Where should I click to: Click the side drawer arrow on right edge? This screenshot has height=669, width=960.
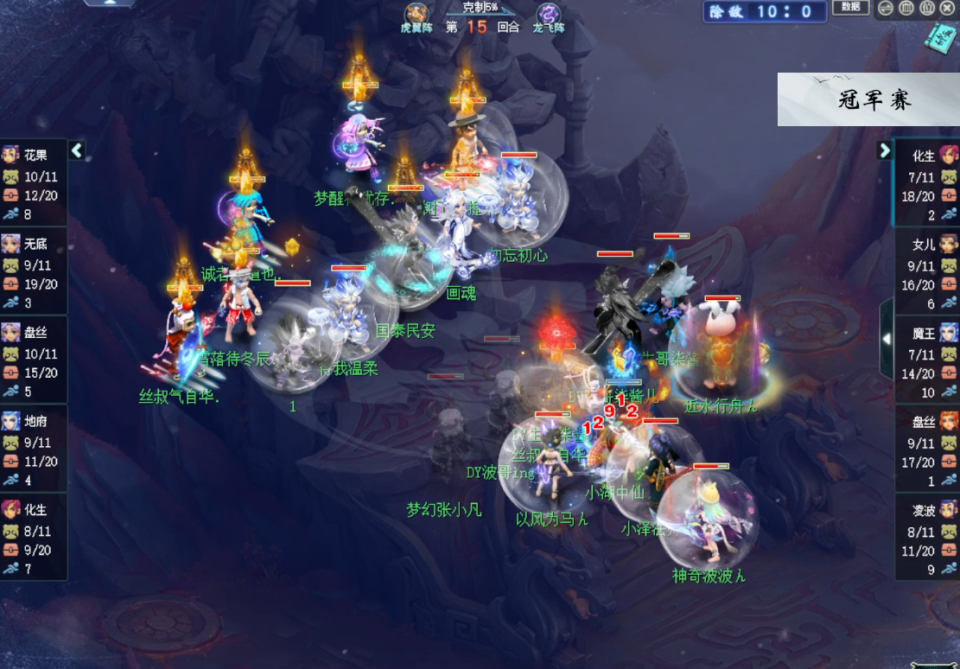886,338
